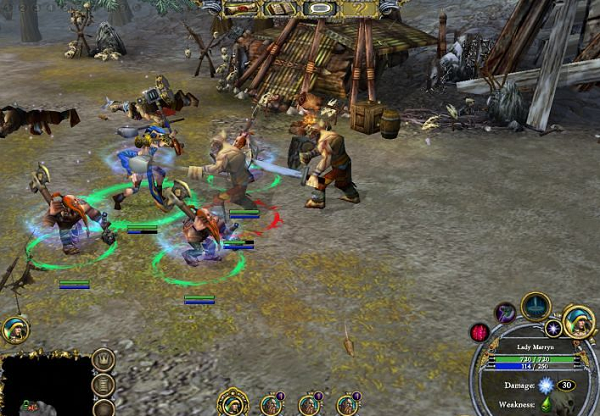Select the hero portrait at left edge
This screenshot has height=416, width=600.
(x=14, y=329)
